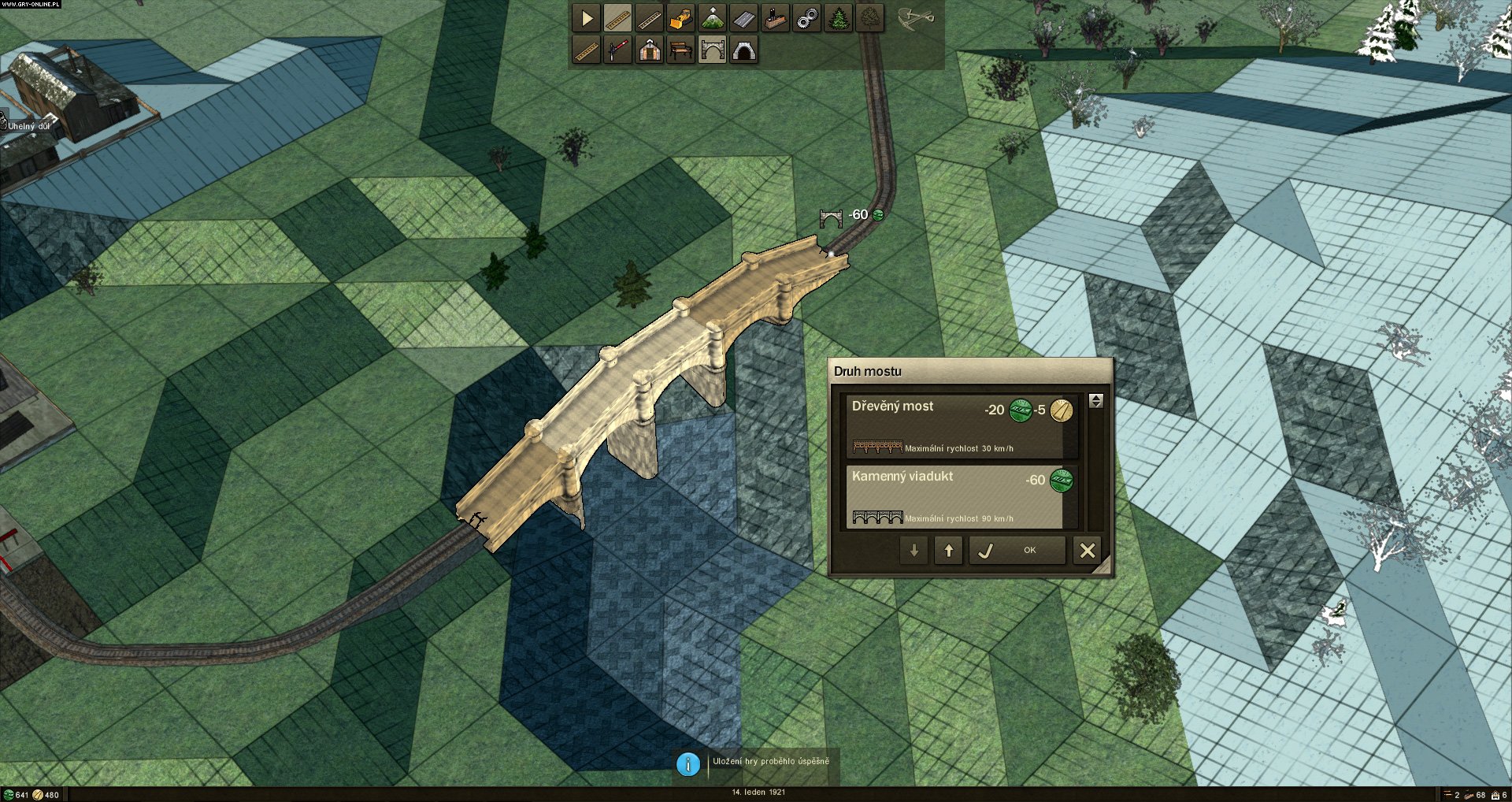Select the railway signal barrier tool

click(x=618, y=51)
